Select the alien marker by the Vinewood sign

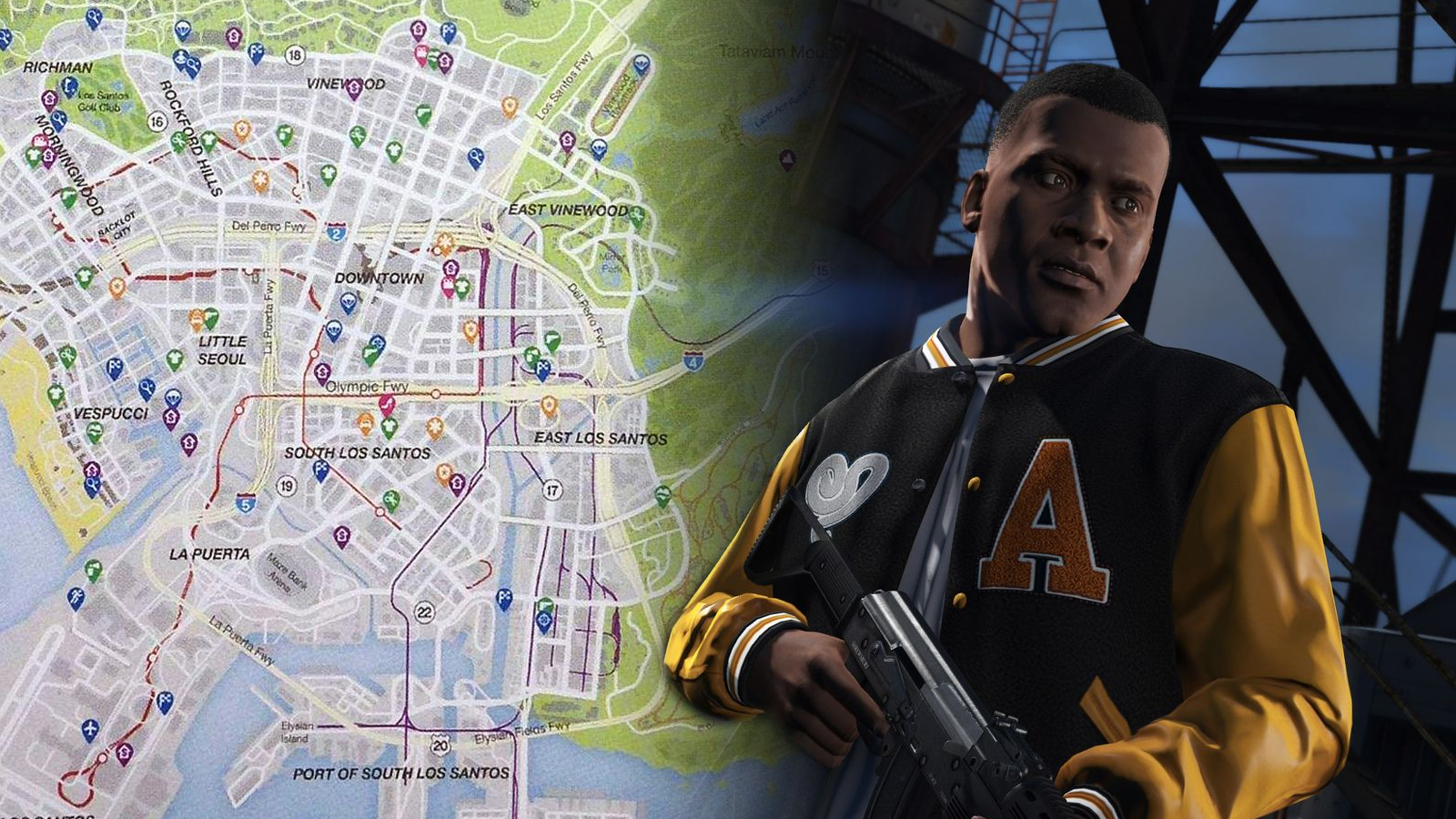point(642,64)
